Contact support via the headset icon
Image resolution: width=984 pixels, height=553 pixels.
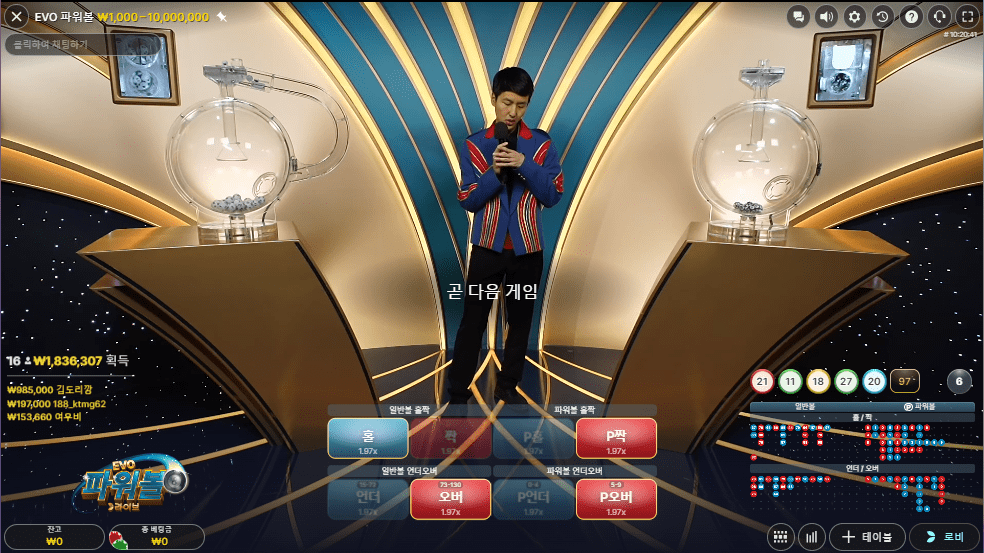(939, 16)
